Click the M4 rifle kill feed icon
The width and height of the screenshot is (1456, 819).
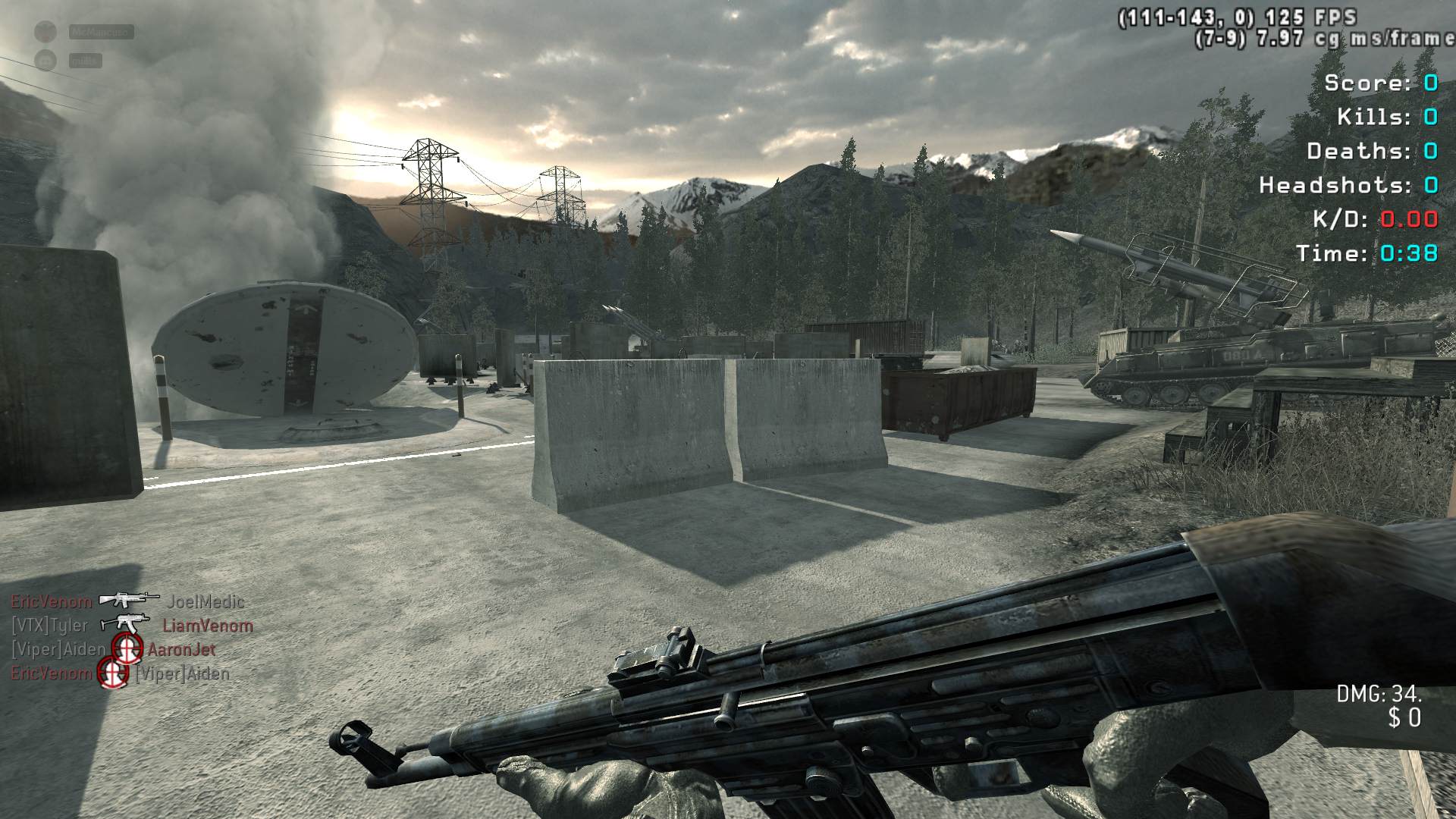coord(129,600)
